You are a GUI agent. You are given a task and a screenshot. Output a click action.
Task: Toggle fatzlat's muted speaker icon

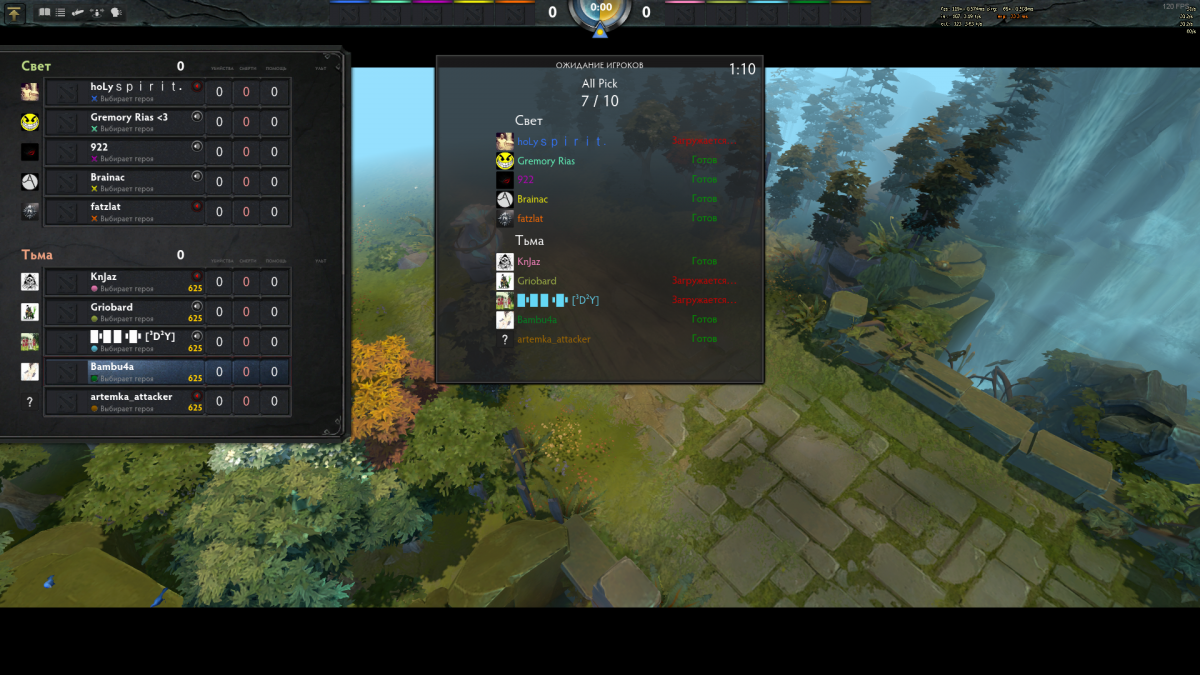click(x=197, y=206)
